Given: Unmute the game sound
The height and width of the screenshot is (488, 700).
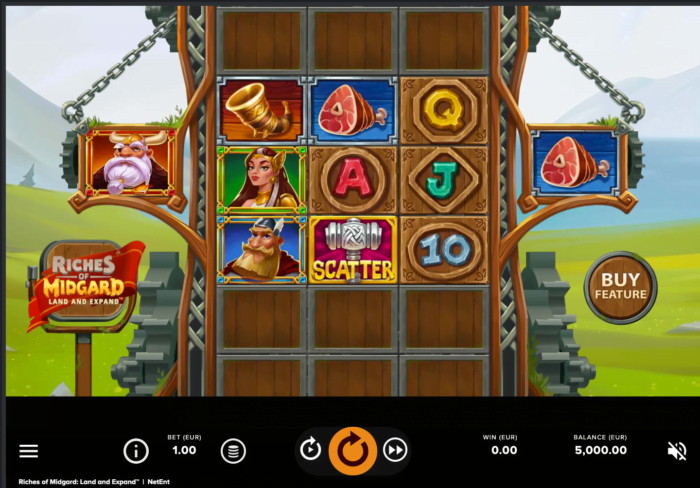Looking at the screenshot, I should [677, 450].
